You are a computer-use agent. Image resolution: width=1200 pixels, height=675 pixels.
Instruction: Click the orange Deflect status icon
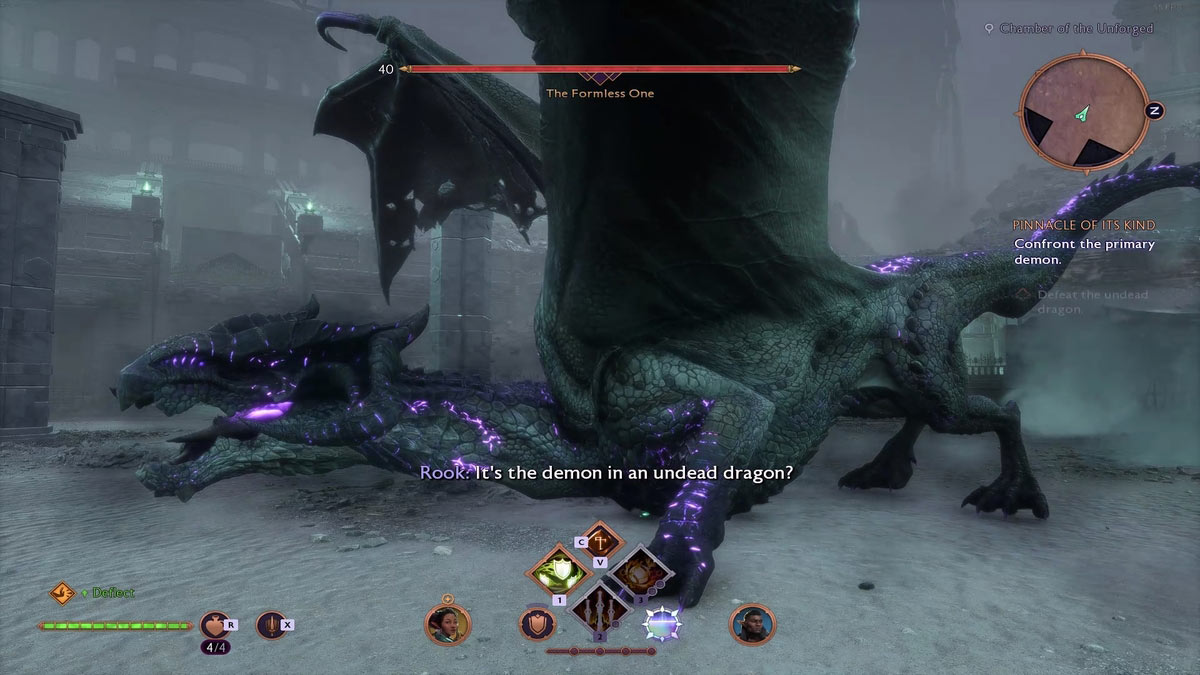coord(62,593)
